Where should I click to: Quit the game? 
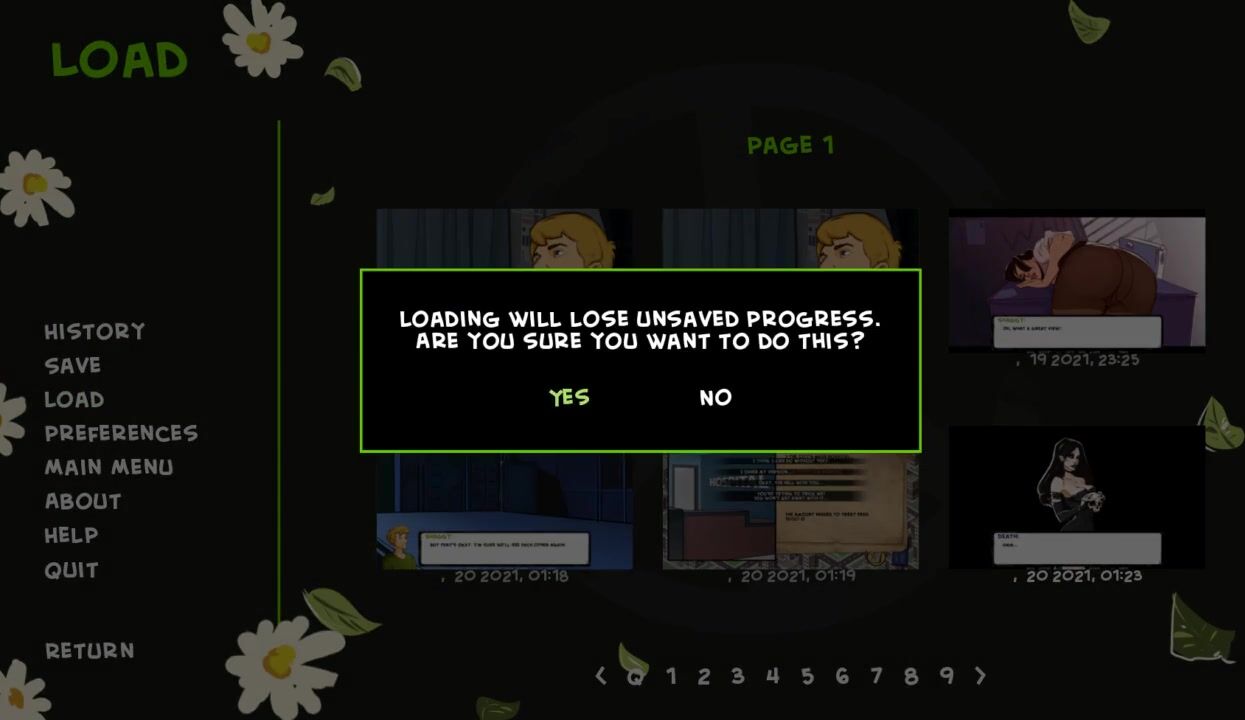(72, 570)
